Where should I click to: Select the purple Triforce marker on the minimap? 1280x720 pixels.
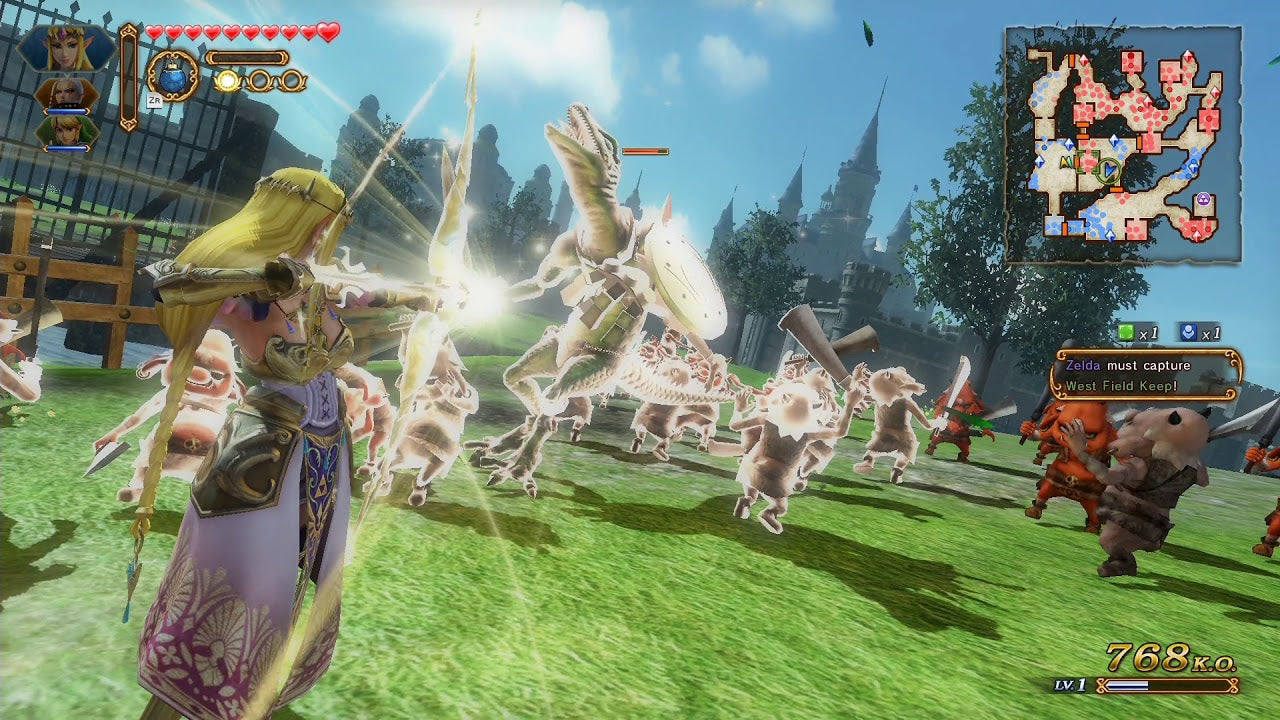coord(1204,198)
